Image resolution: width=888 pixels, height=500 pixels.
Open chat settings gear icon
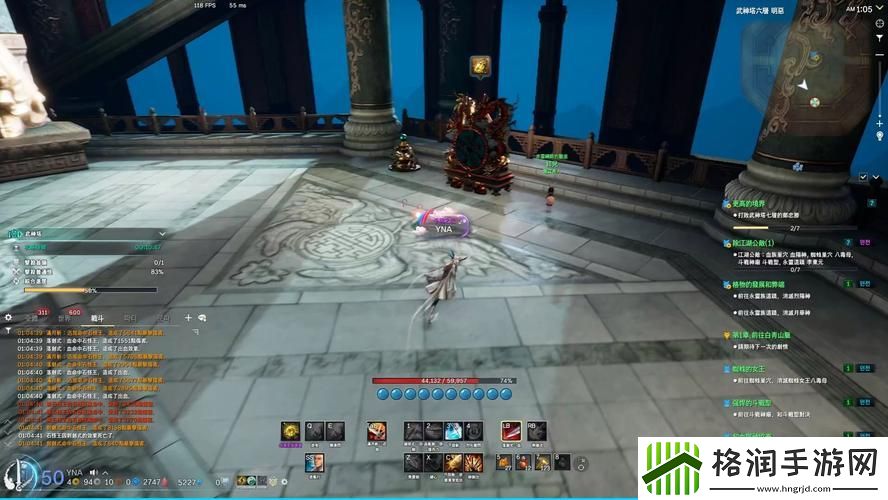(x=8, y=317)
